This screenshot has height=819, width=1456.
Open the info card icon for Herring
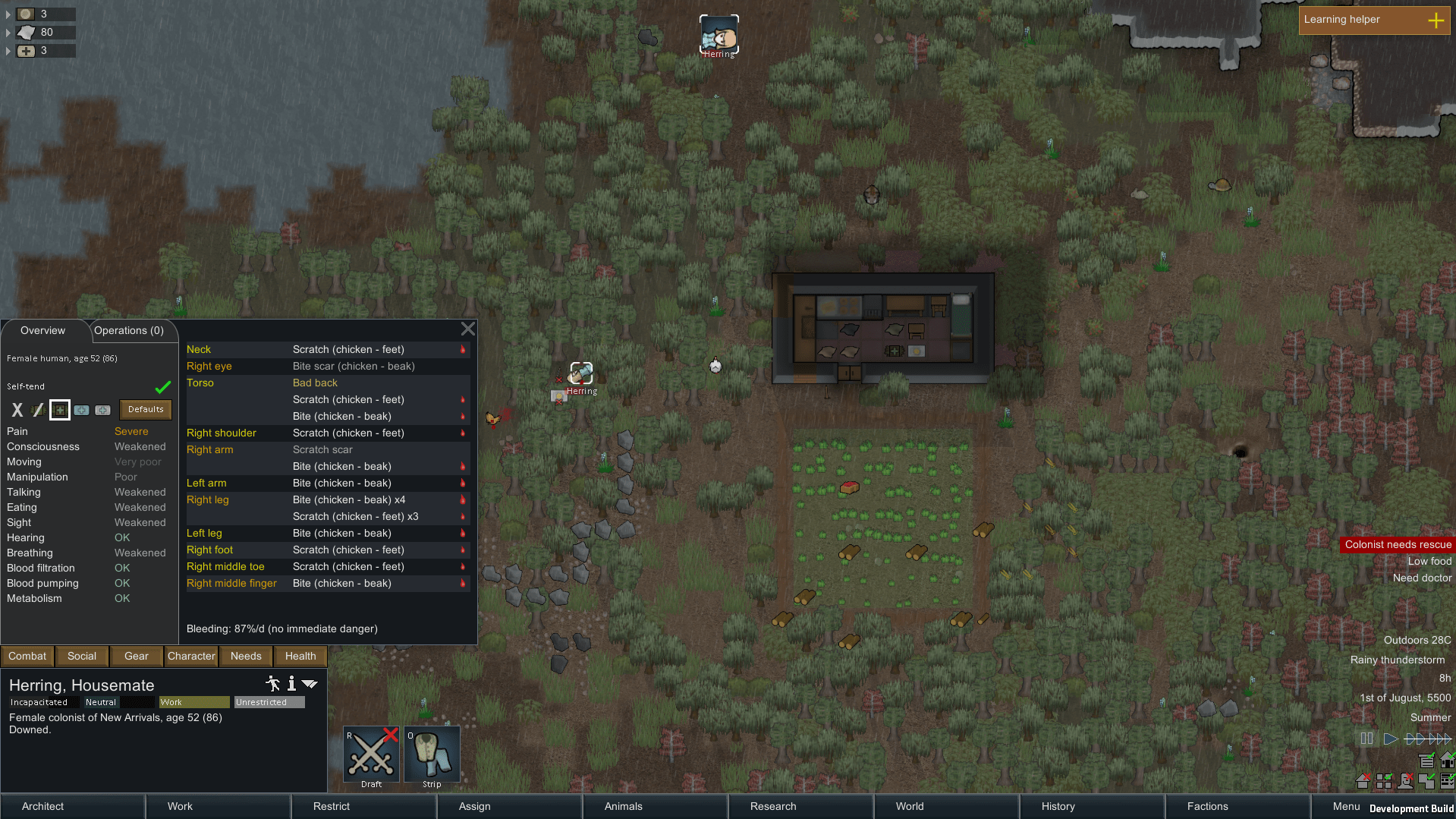(x=291, y=684)
